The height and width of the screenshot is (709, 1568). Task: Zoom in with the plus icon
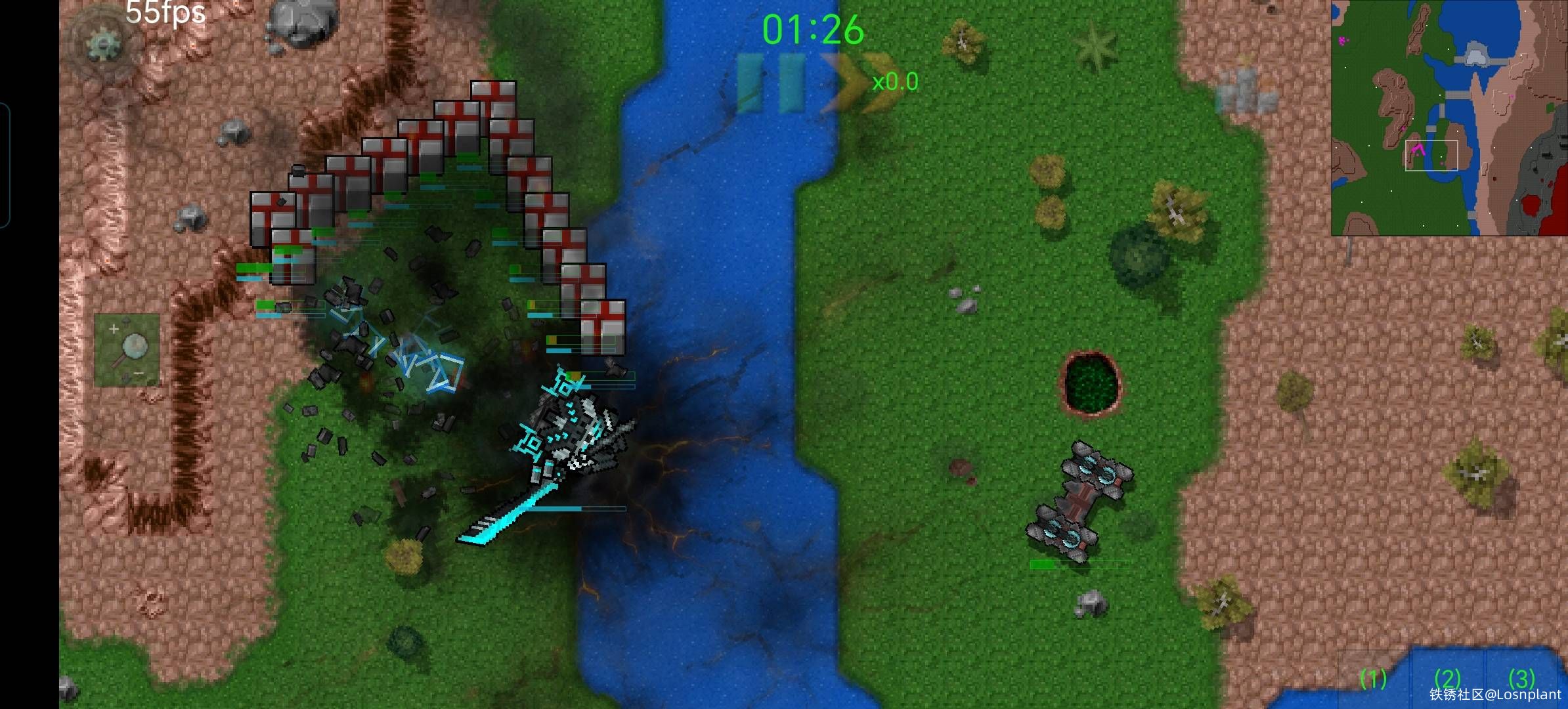114,329
